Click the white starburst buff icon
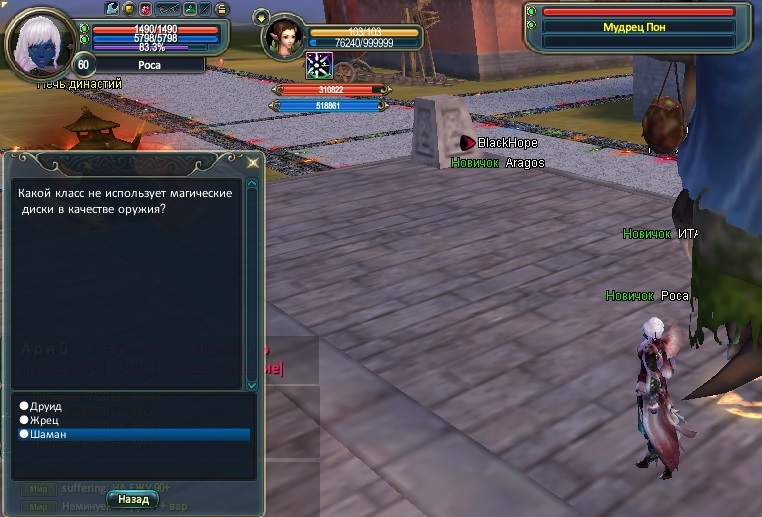The height and width of the screenshot is (517, 762). click(x=319, y=66)
